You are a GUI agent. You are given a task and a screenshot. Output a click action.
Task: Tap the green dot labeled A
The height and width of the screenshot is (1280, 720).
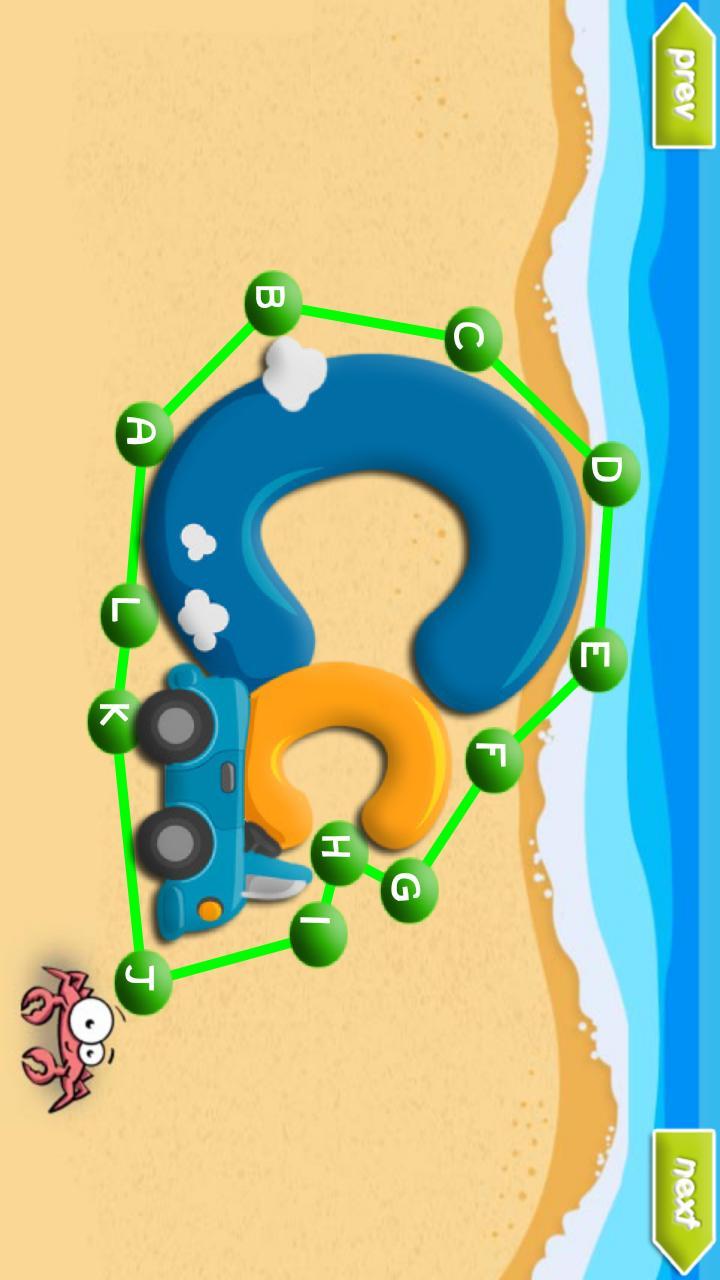coord(145,434)
